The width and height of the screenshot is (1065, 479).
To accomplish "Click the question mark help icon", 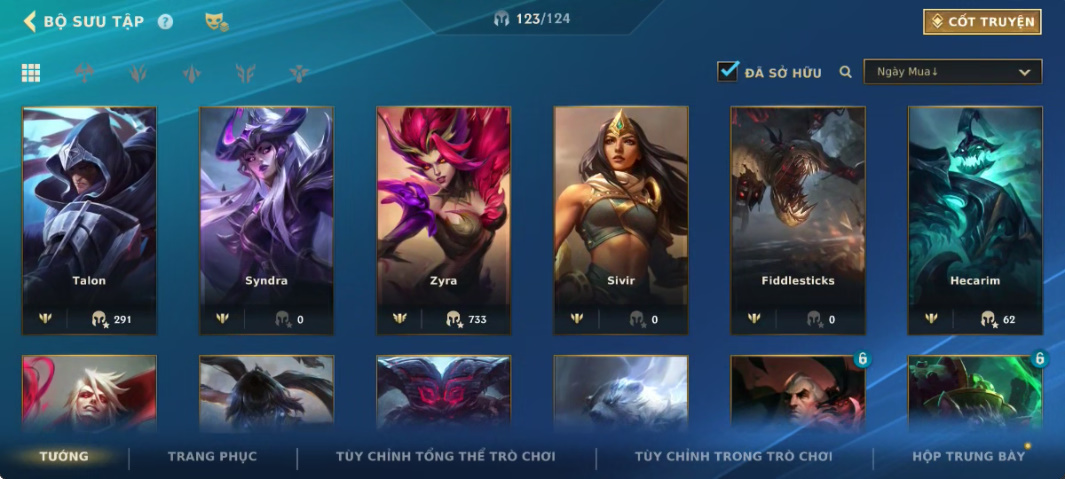I will pyautogui.click(x=165, y=22).
